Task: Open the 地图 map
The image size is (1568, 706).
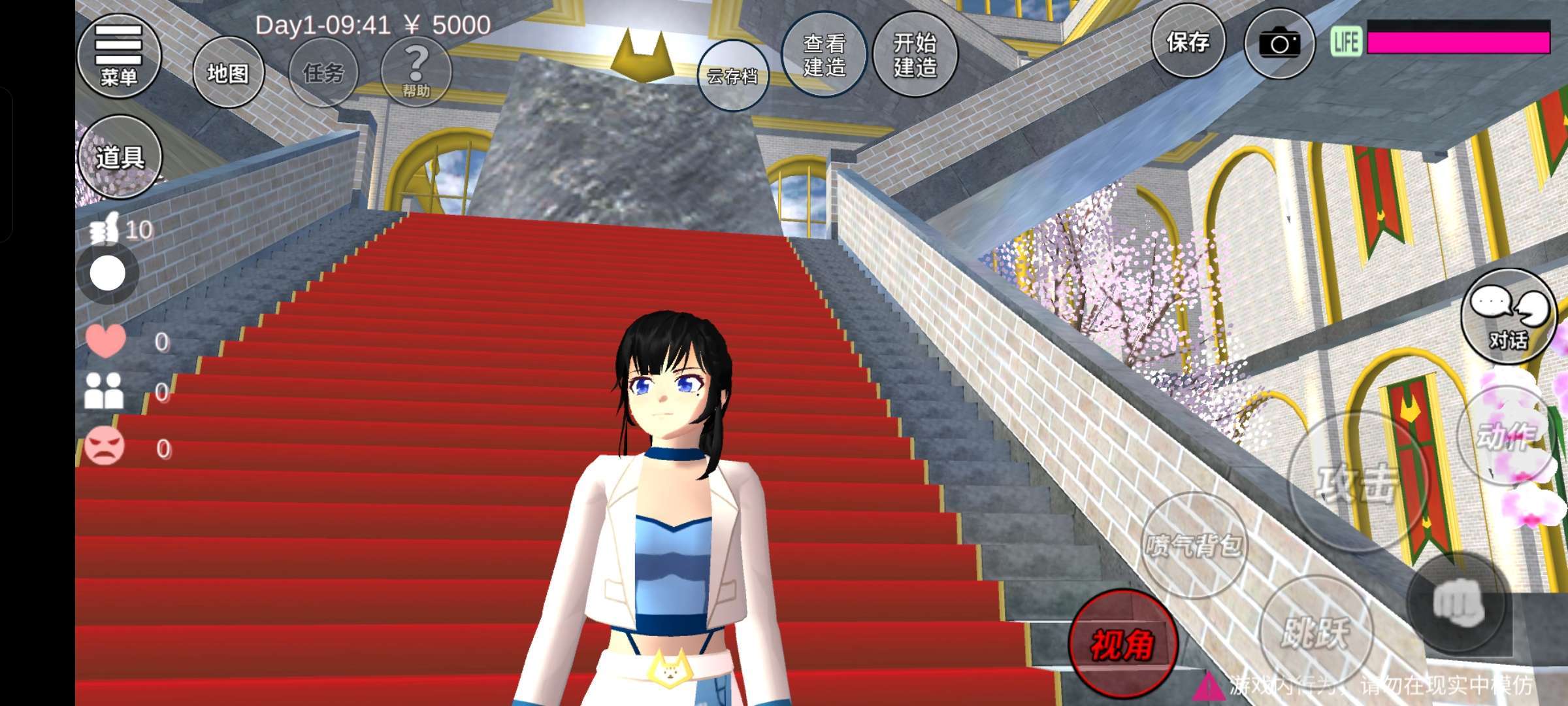Action: [228, 73]
